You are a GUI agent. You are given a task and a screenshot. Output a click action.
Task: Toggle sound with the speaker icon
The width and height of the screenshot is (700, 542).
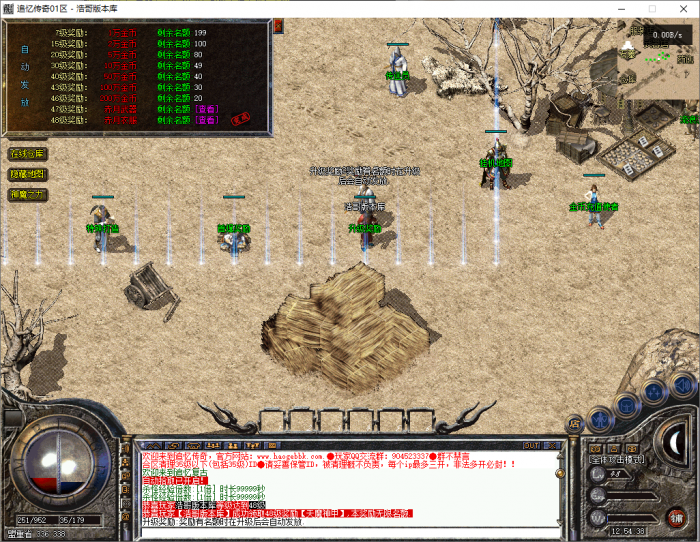(683, 383)
